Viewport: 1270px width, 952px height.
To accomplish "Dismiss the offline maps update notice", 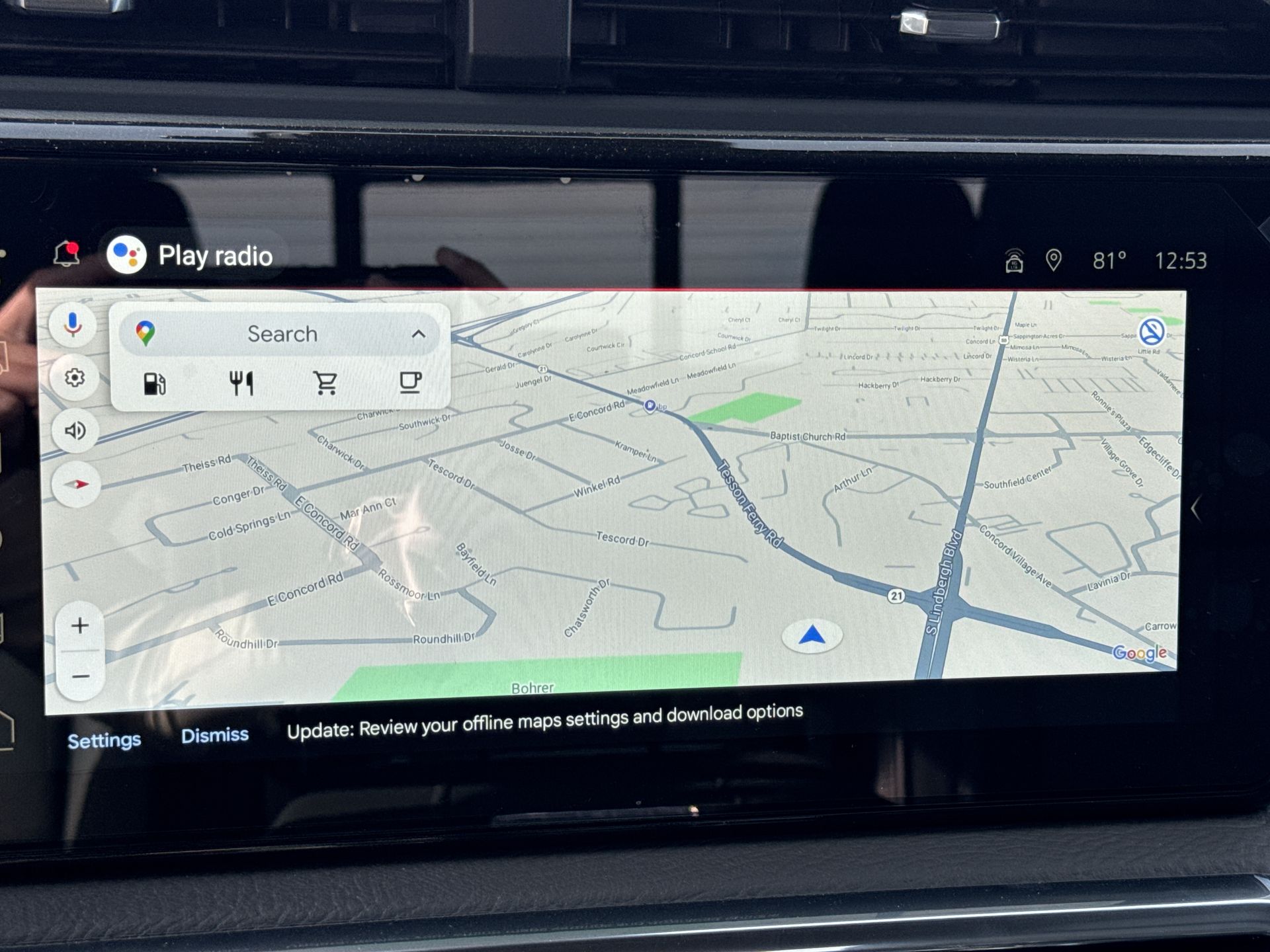I will [x=215, y=735].
